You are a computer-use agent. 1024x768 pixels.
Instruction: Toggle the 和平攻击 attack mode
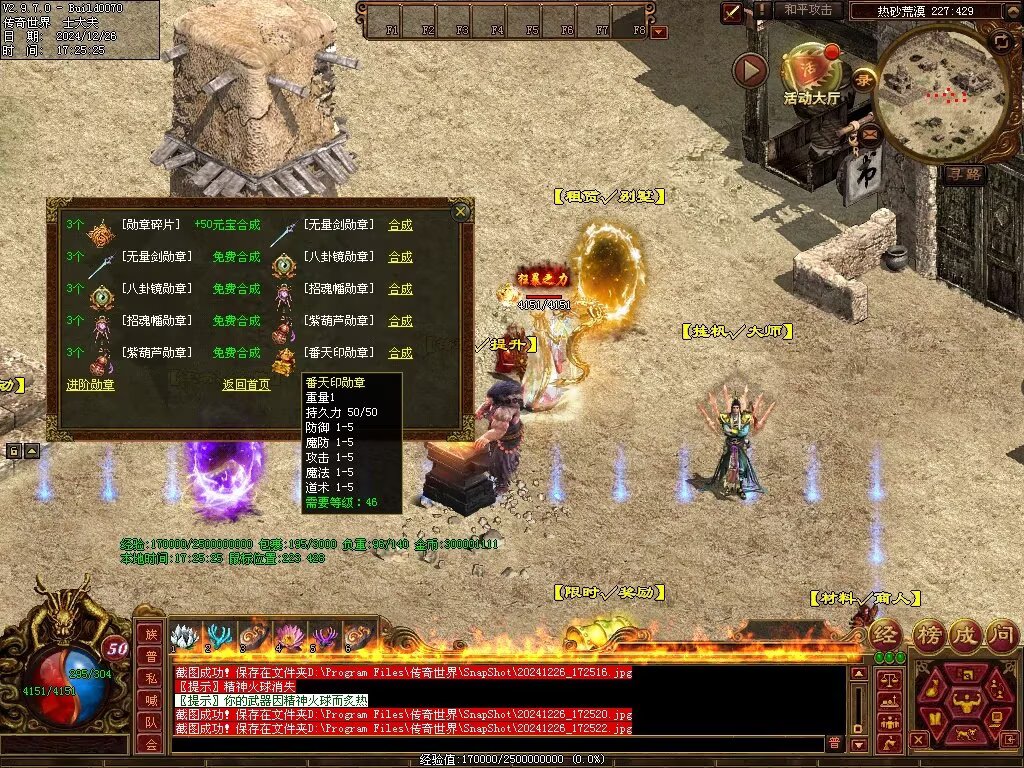808,10
